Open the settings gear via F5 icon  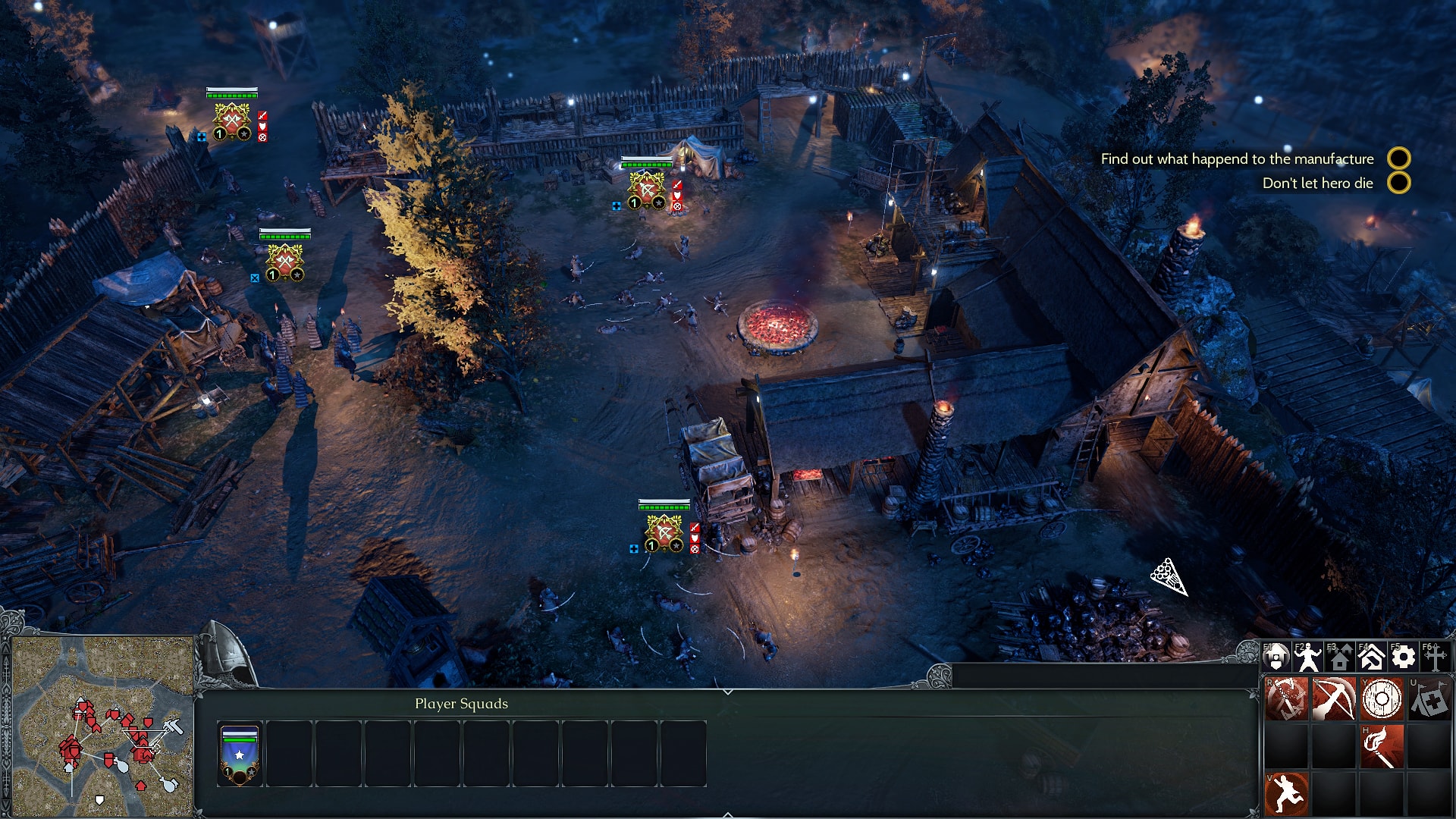pos(1403,657)
